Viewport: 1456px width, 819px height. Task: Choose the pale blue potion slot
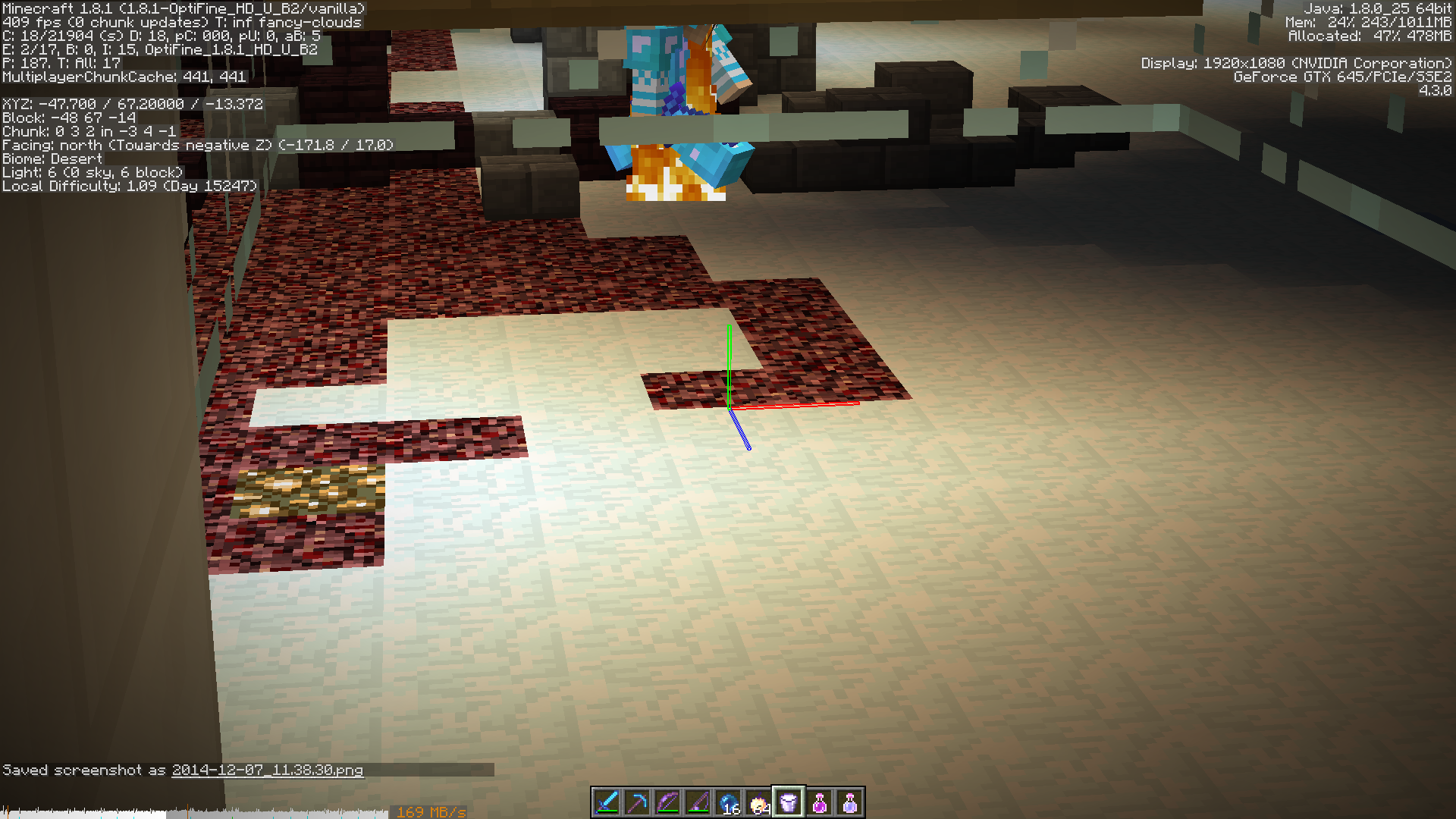tap(849, 802)
